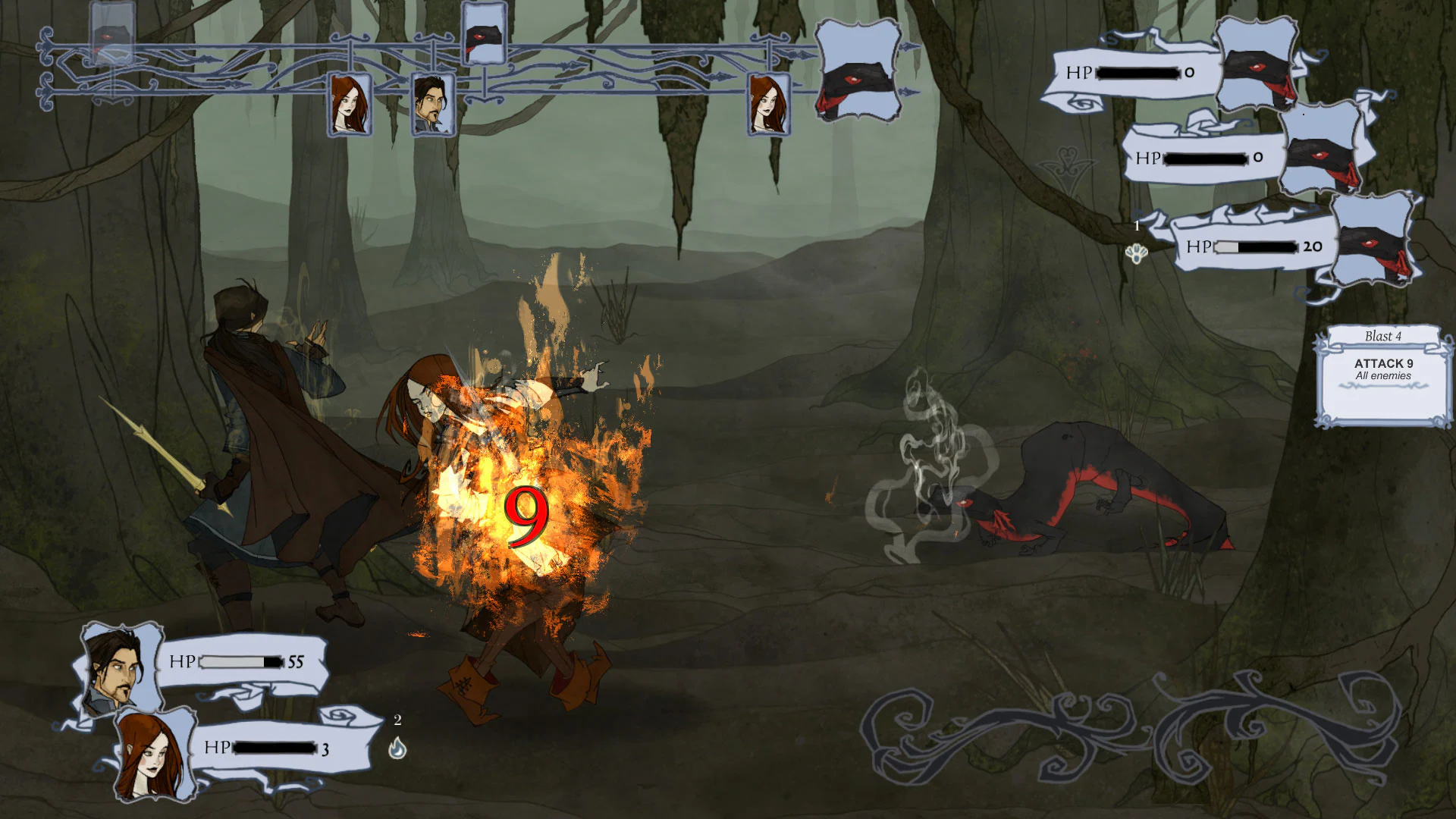Click the HP bar showing 55
The height and width of the screenshot is (819, 1456).
(x=239, y=663)
